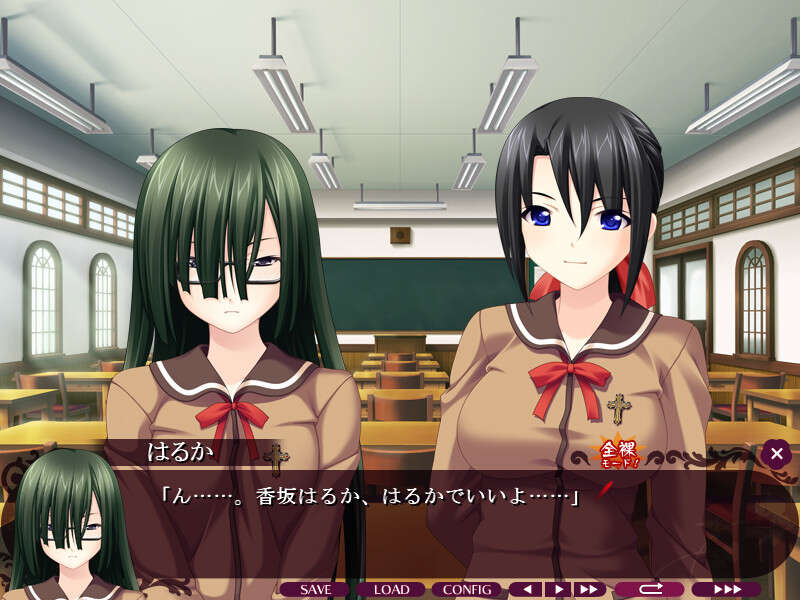The width and height of the screenshot is (800, 600).
Task: Click the double-arrow fast forward button
Action: click(x=589, y=590)
